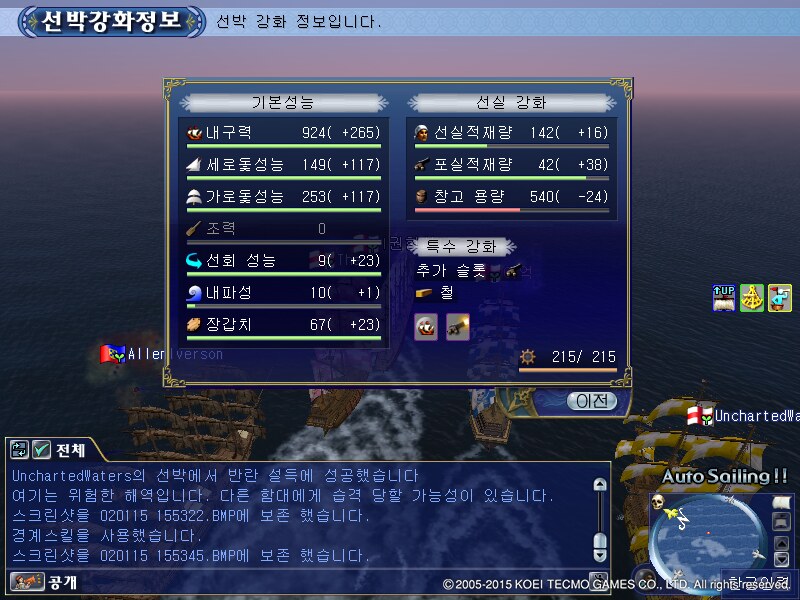Select the 선회 성능 turning stat row

click(x=284, y=261)
